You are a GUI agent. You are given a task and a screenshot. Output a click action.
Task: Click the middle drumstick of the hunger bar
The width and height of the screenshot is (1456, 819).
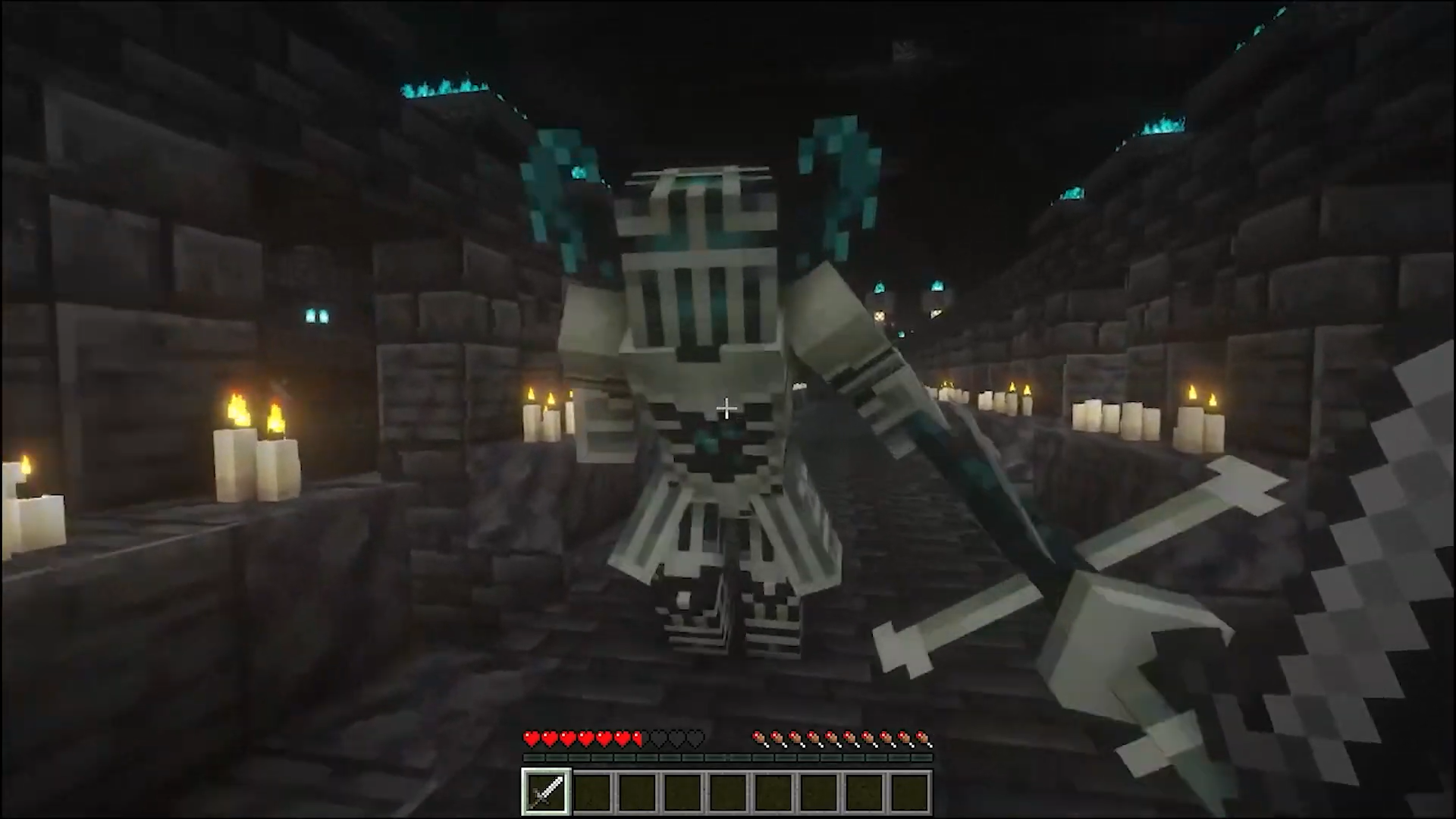tap(842, 738)
